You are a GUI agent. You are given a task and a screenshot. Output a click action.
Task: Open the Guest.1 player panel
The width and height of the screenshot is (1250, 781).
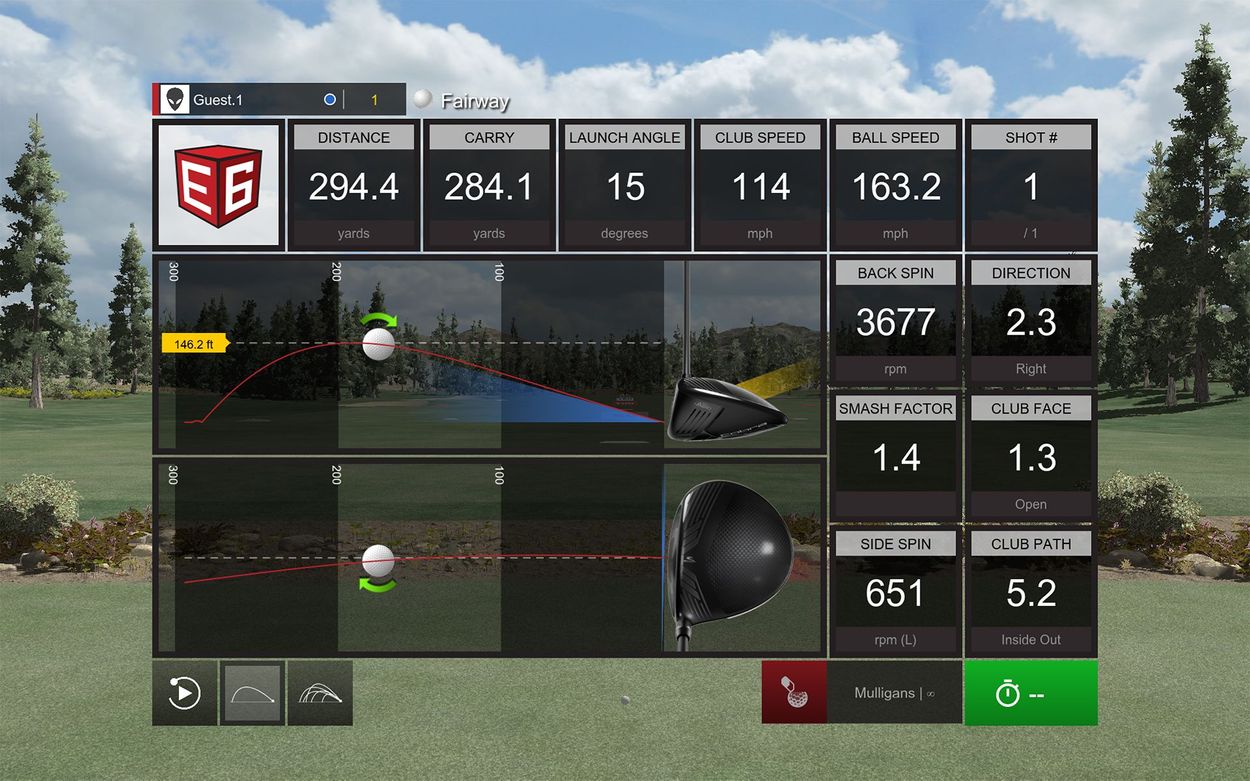click(279, 100)
